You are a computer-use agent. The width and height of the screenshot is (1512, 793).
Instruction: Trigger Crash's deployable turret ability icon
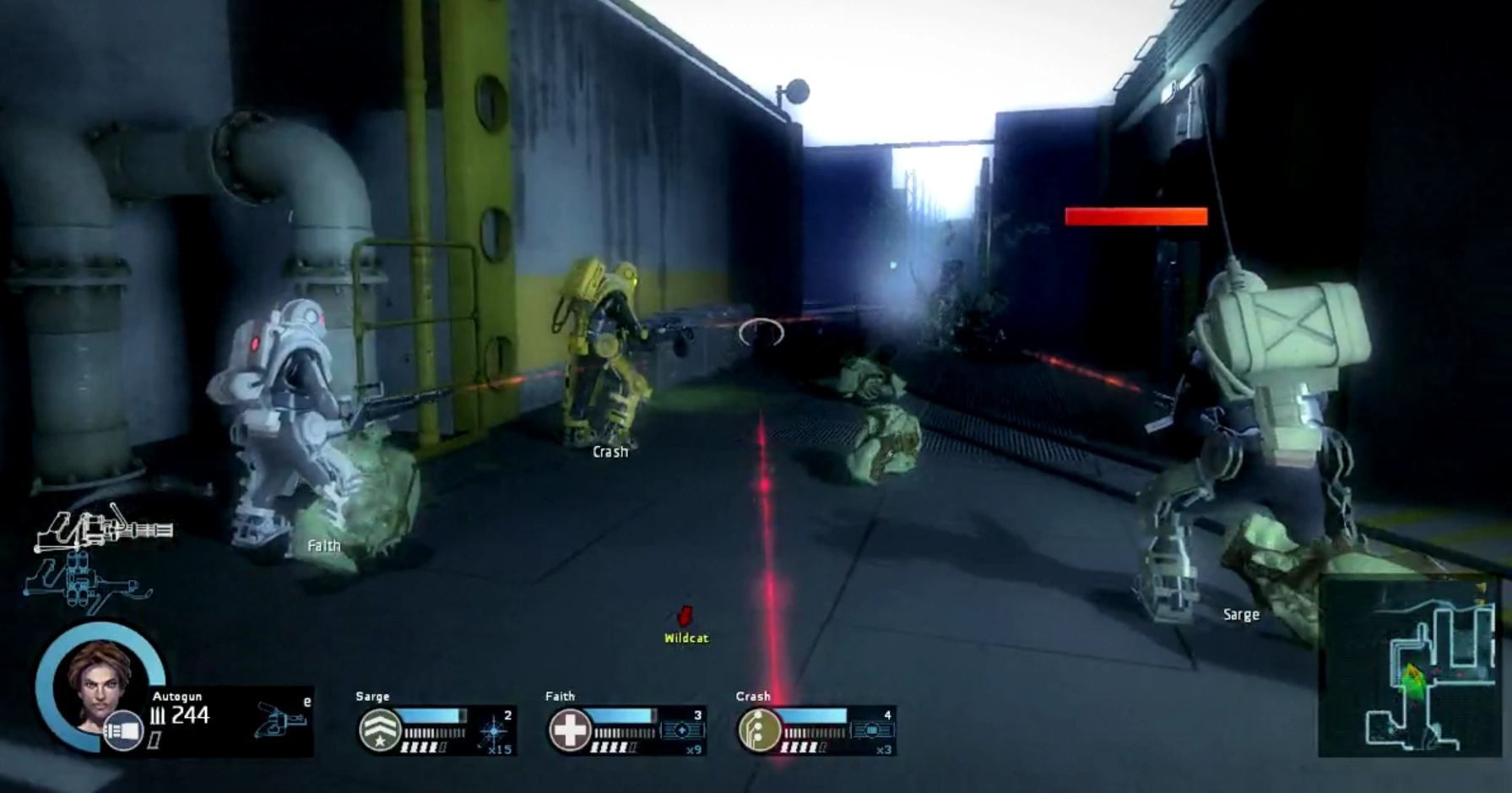pos(873,731)
